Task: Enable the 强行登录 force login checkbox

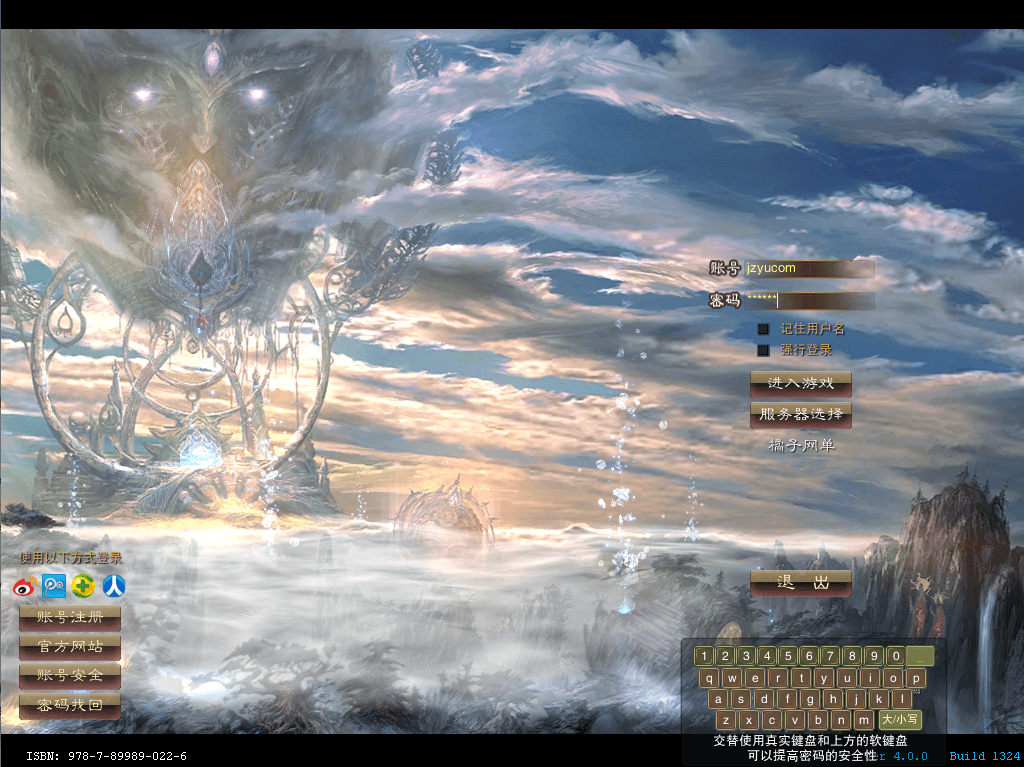Action: click(763, 350)
